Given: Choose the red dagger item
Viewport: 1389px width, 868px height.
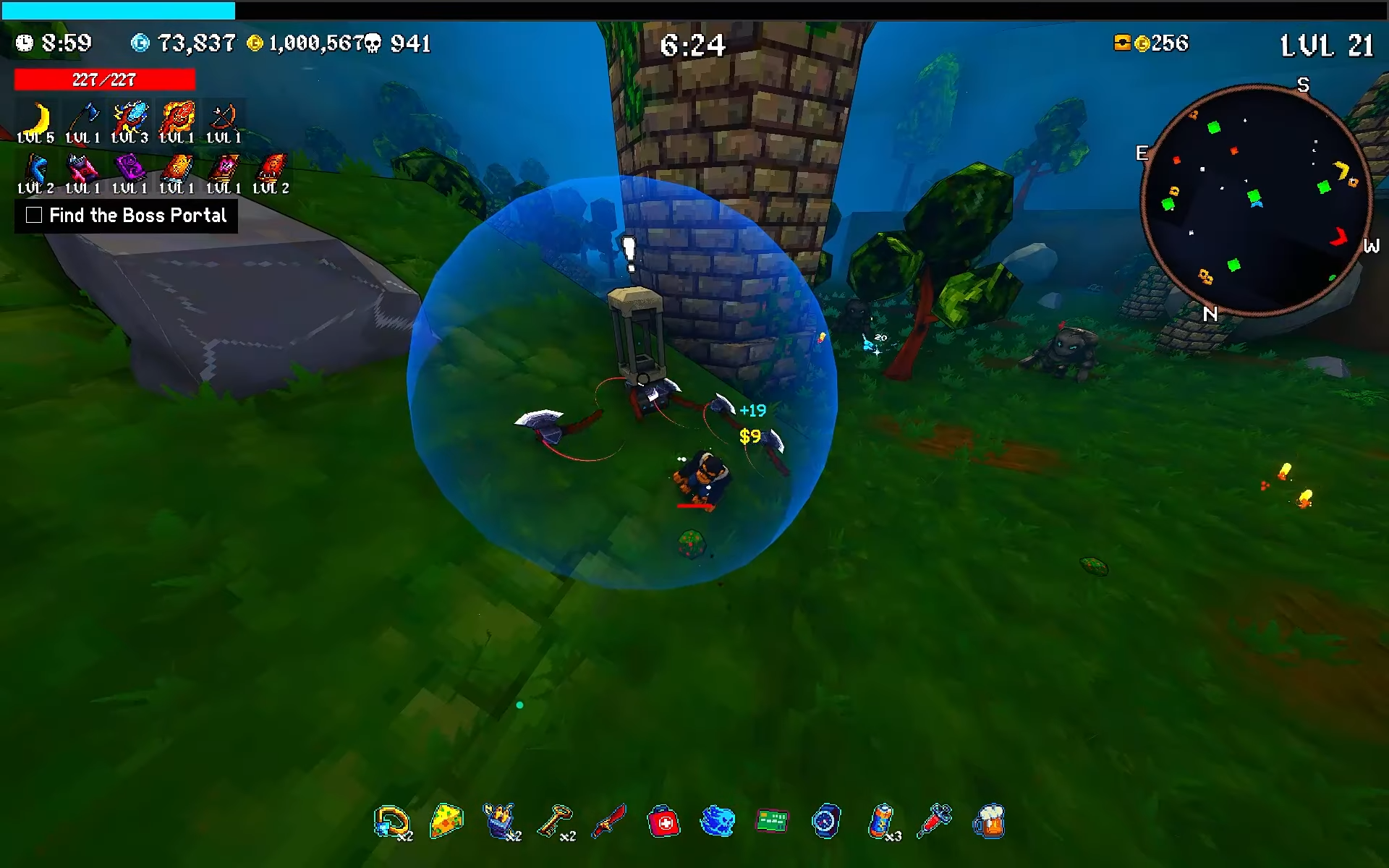Looking at the screenshot, I should pyautogui.click(x=610, y=821).
